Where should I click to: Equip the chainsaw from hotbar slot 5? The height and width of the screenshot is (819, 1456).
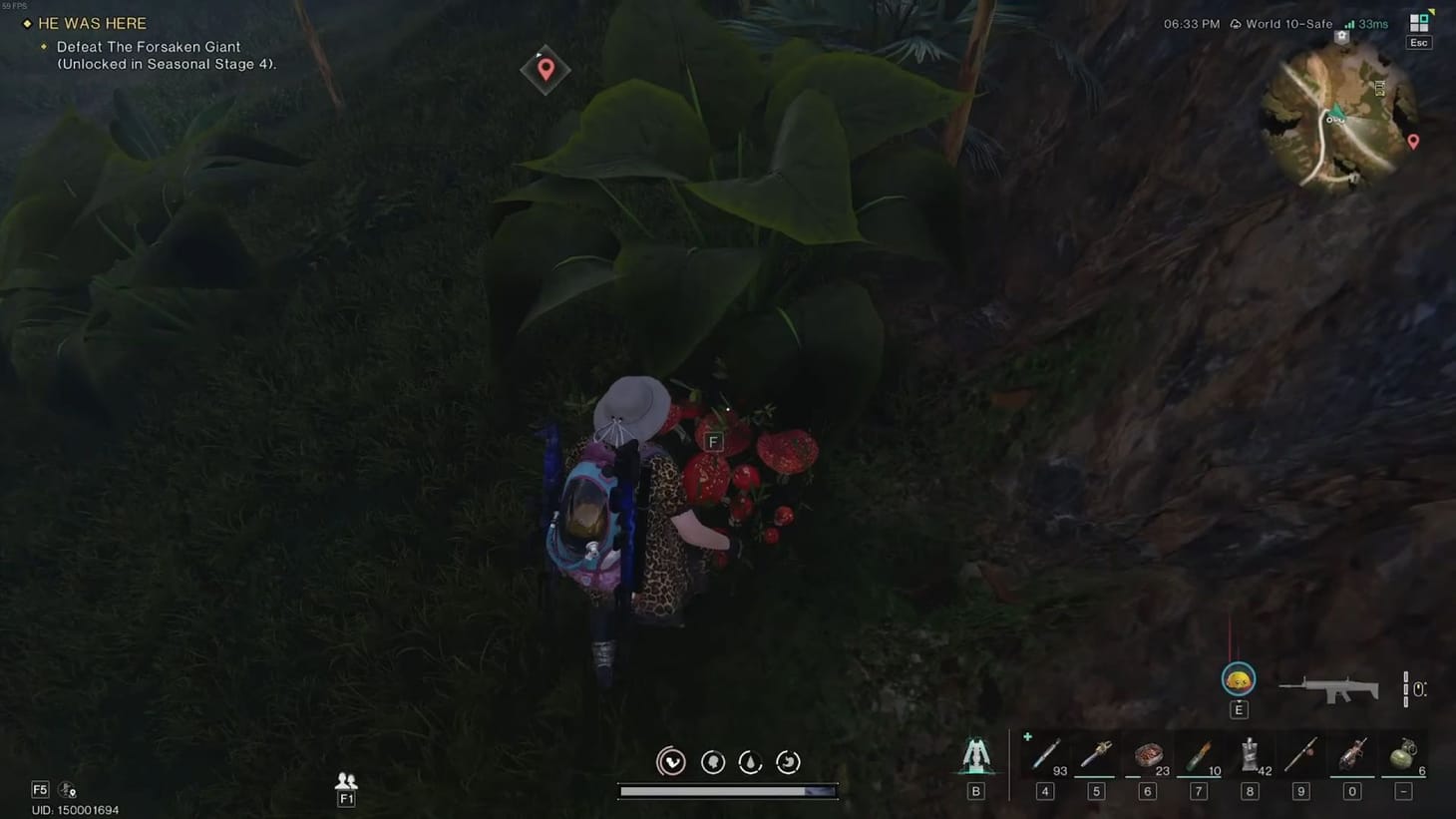pyautogui.click(x=1095, y=755)
